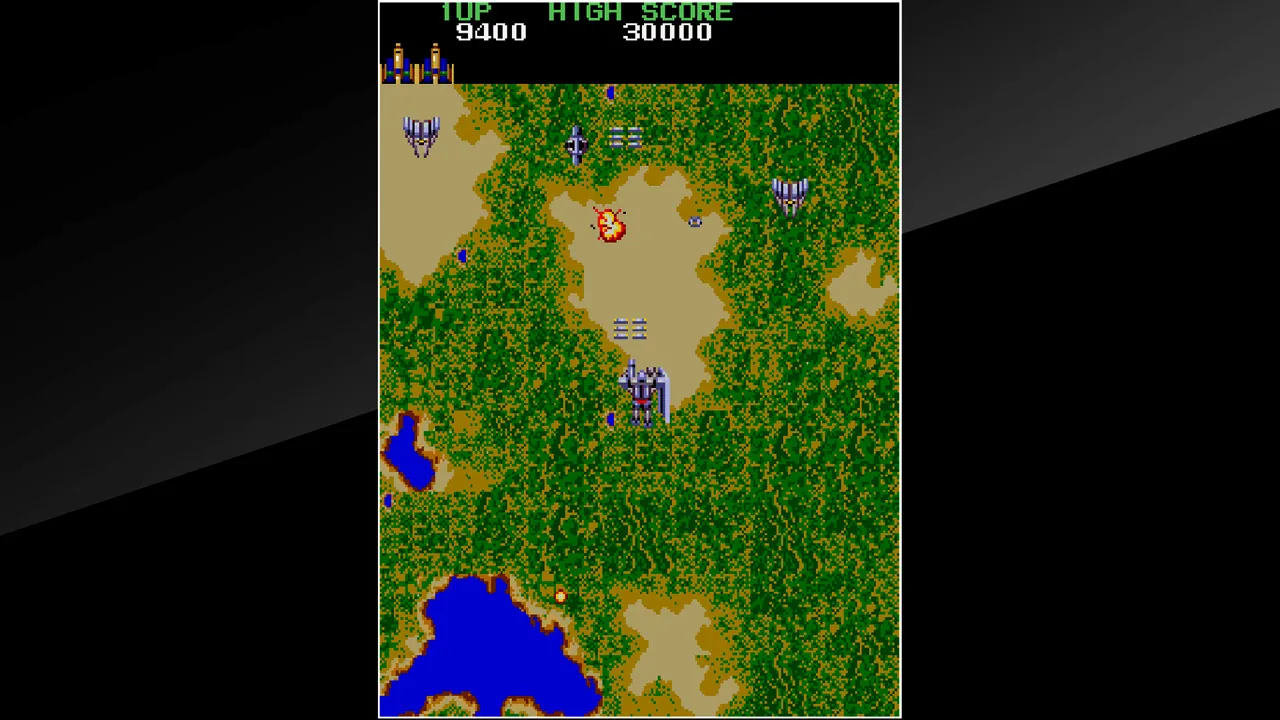1280x720 pixels.
Task: Select the spinning enemy near the top
Action: (x=577, y=145)
